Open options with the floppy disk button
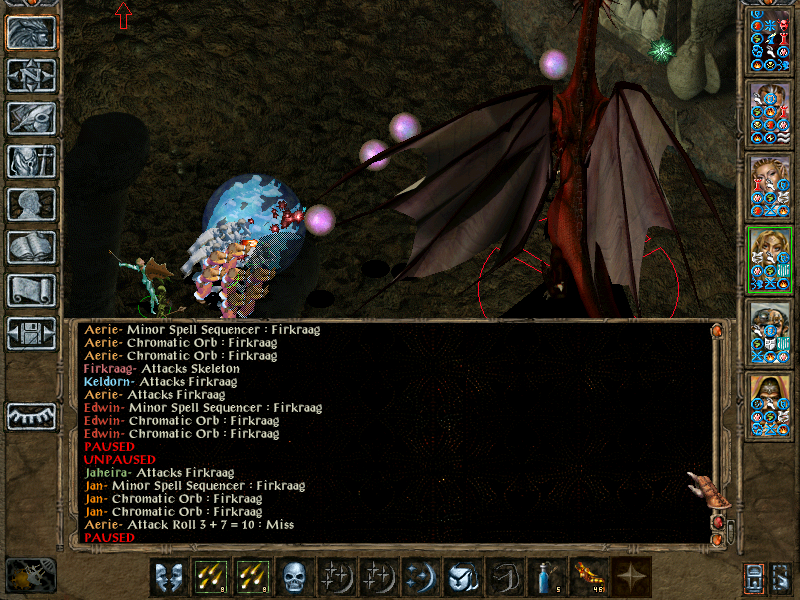The height and width of the screenshot is (600, 800). click(x=31, y=333)
